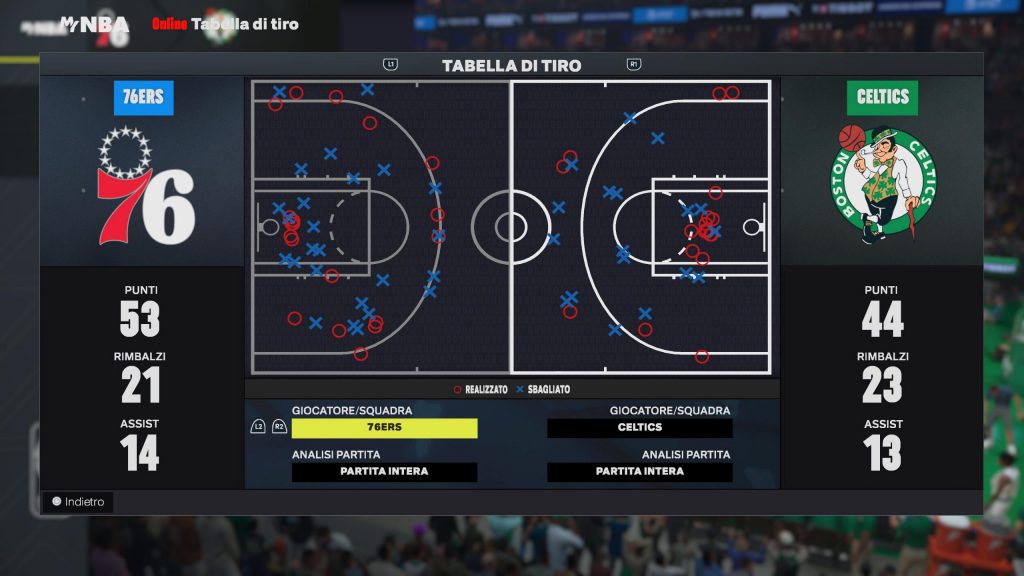Choose the CELTICS player/team selector

pos(640,428)
